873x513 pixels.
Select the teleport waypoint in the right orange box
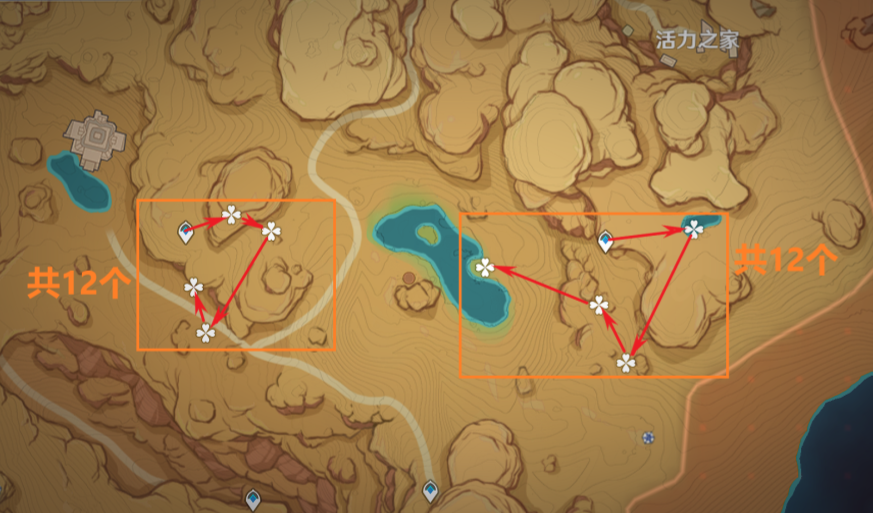[x=605, y=241]
